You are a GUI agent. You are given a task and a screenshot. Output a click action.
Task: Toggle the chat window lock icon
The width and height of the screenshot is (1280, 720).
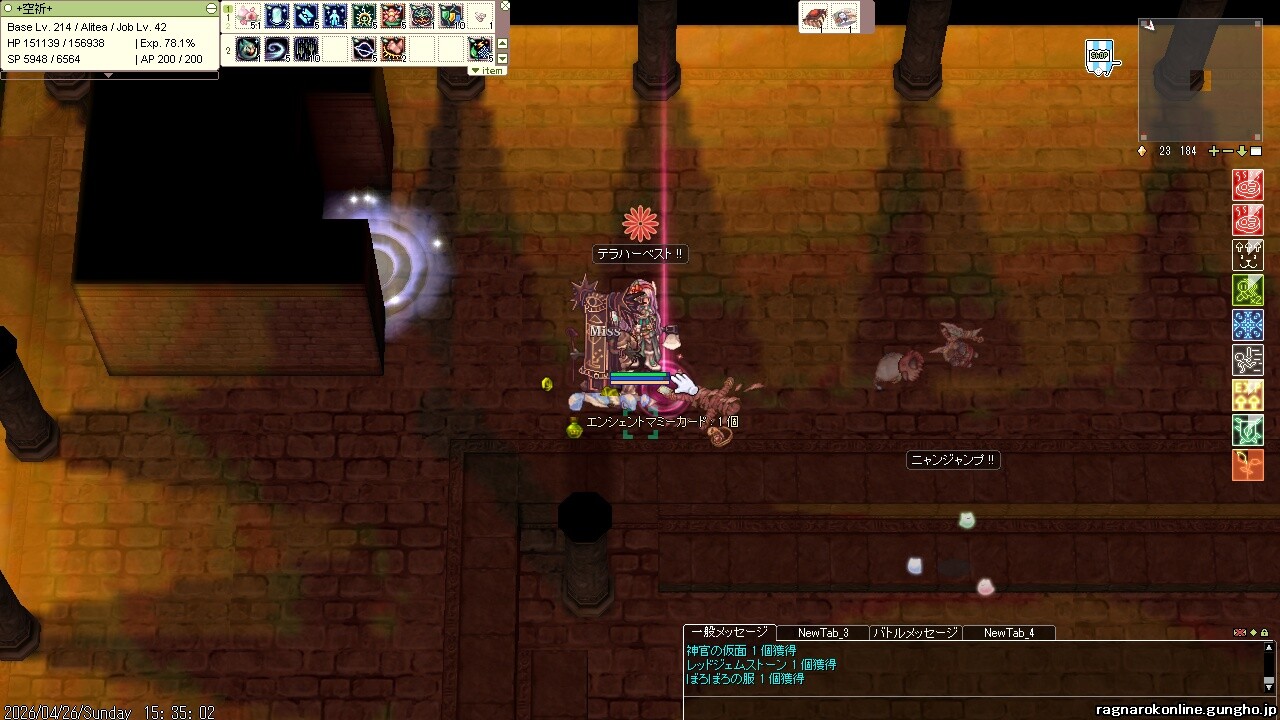[1265, 633]
